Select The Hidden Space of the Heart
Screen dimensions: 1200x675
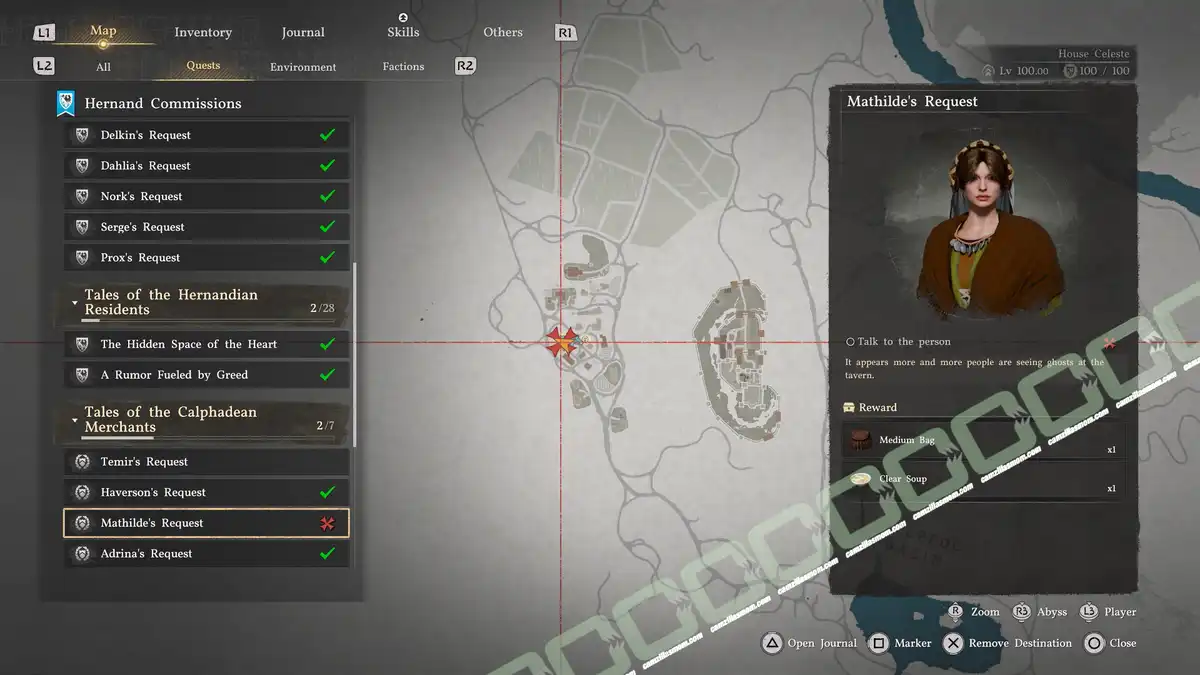pos(206,344)
